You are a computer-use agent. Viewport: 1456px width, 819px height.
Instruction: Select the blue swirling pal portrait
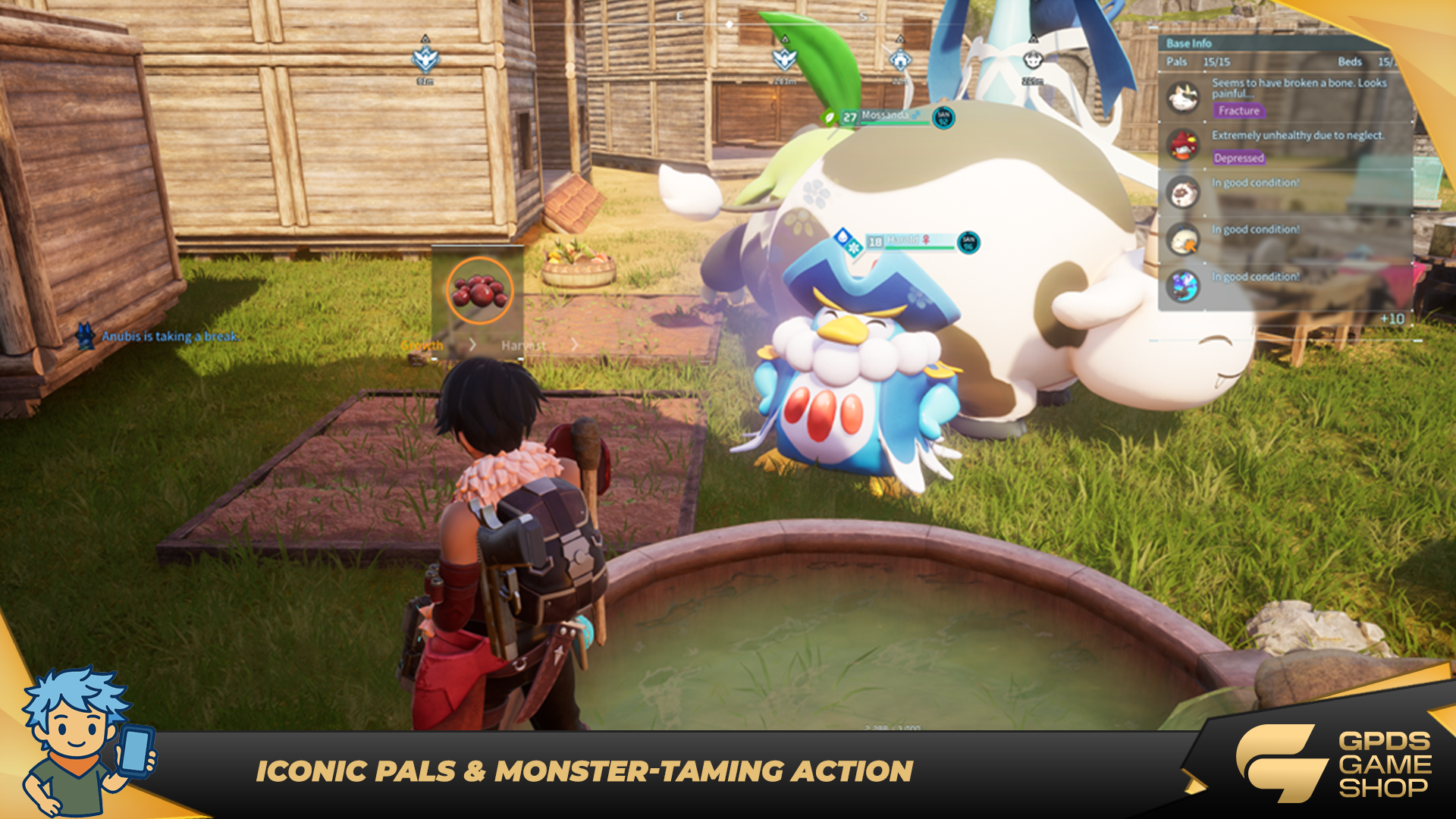tap(1183, 286)
